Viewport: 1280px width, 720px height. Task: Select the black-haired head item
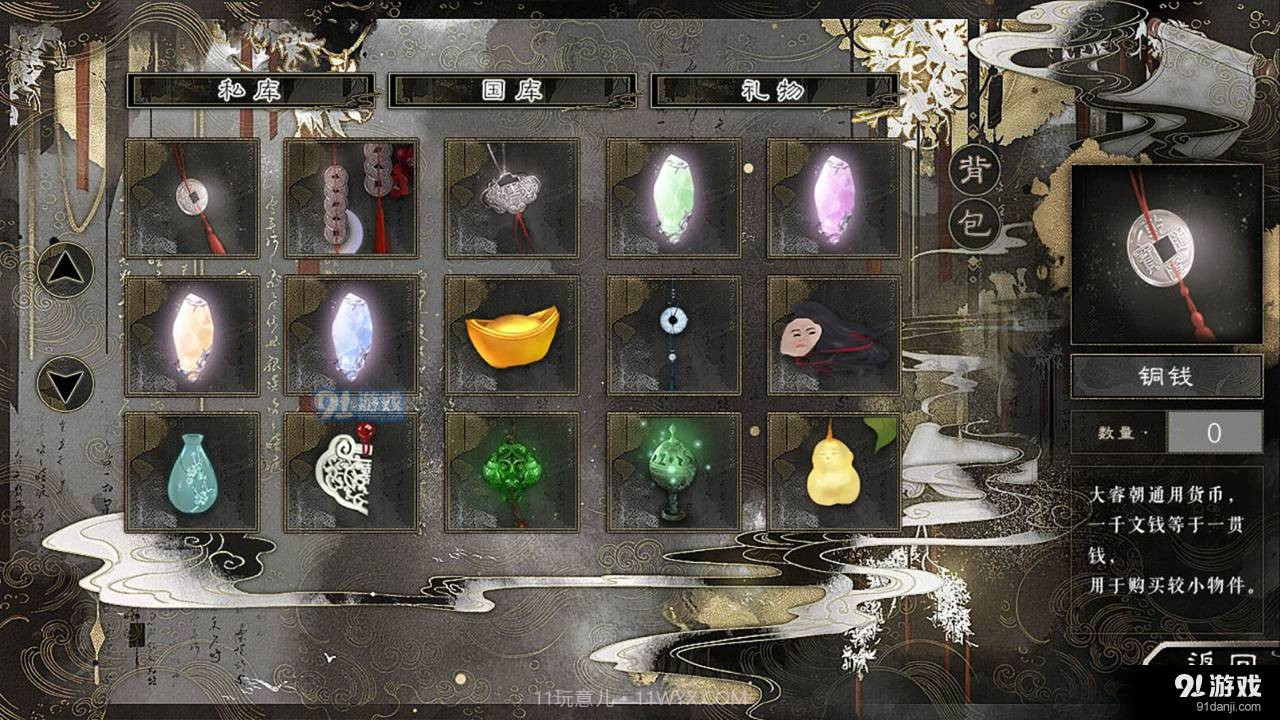tap(834, 335)
